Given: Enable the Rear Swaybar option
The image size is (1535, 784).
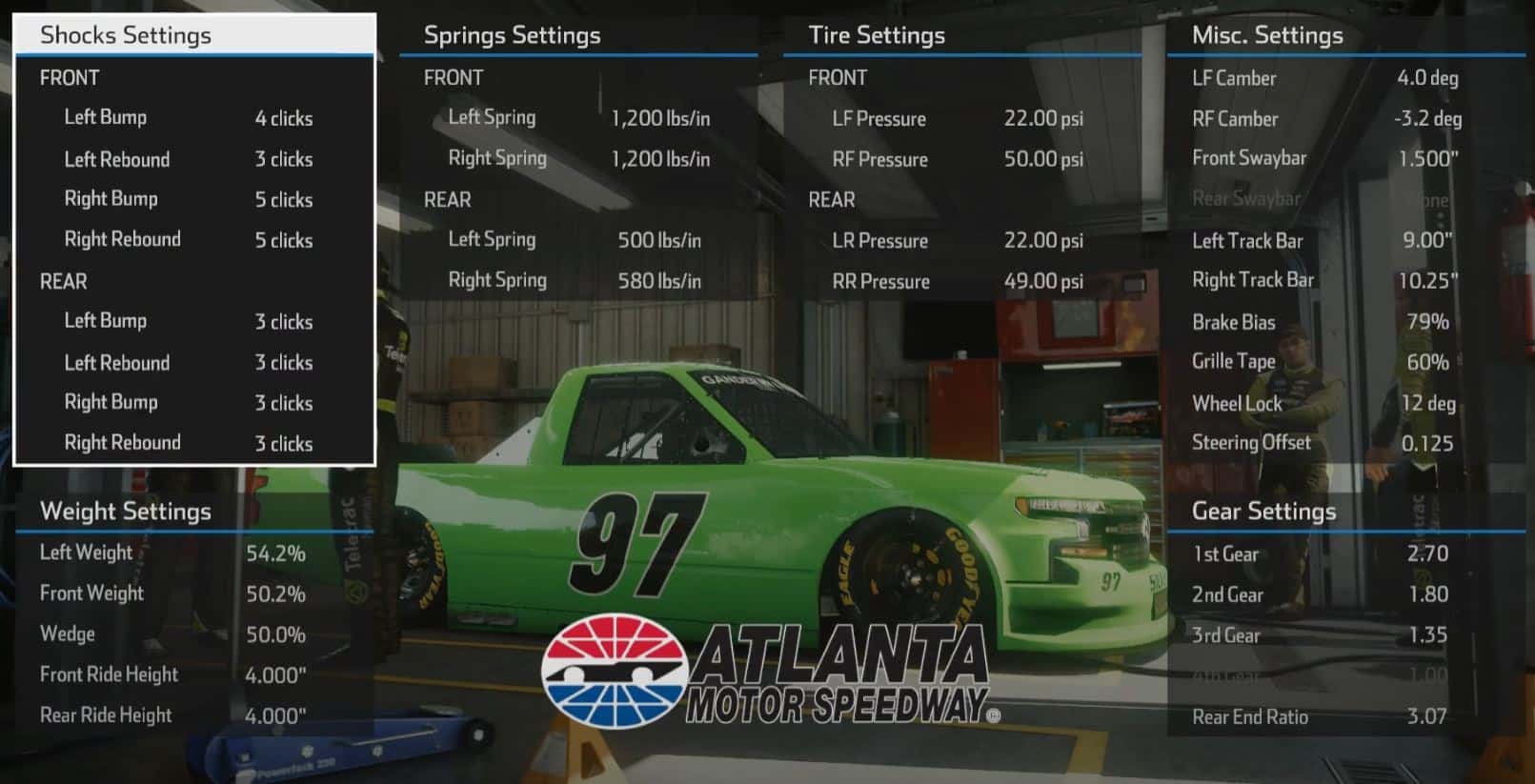Looking at the screenshot, I should (1248, 198).
